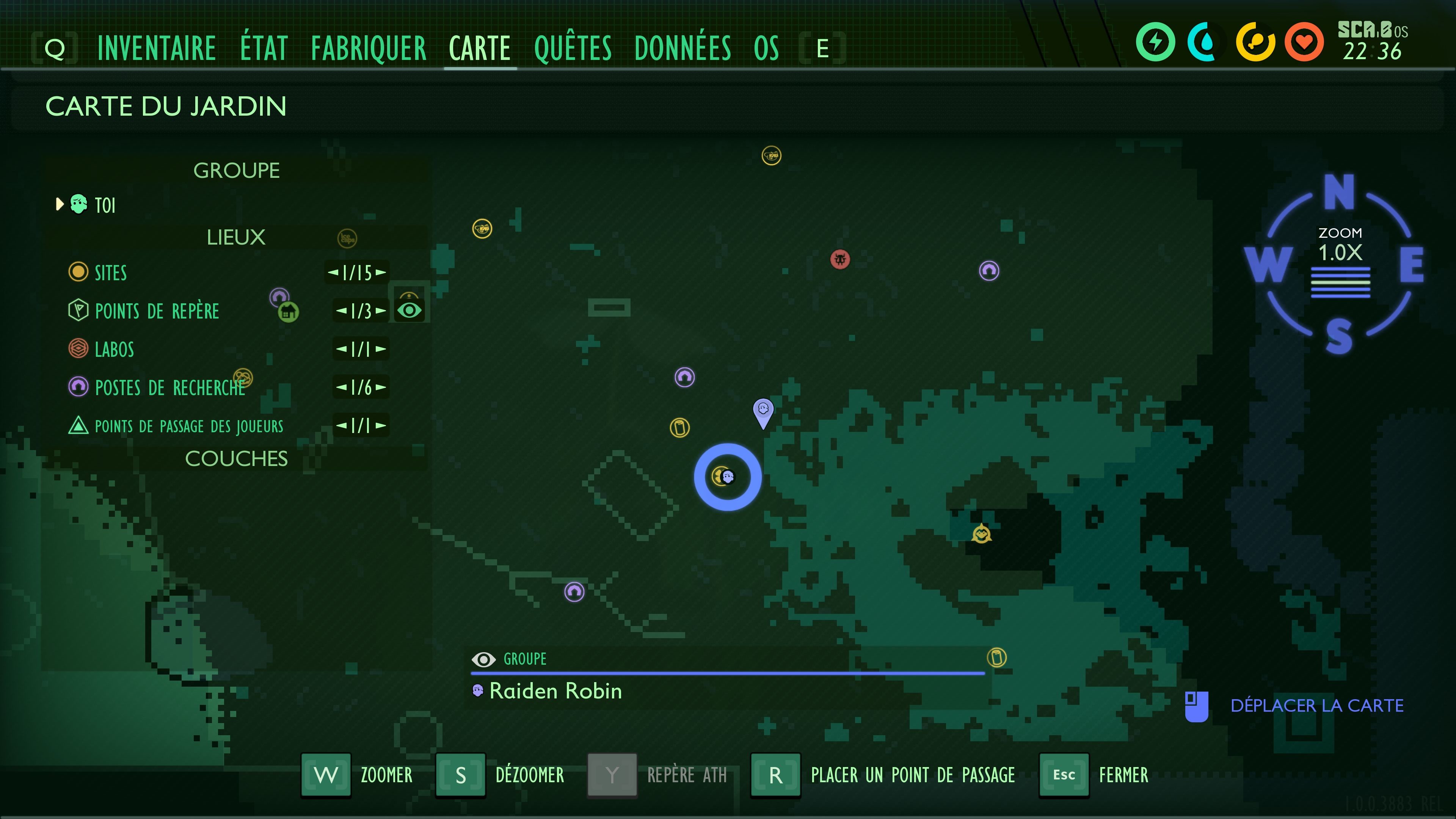The width and height of the screenshot is (1456, 819).
Task: Cycle to next Sites location arrow
Action: pyautogui.click(x=381, y=273)
